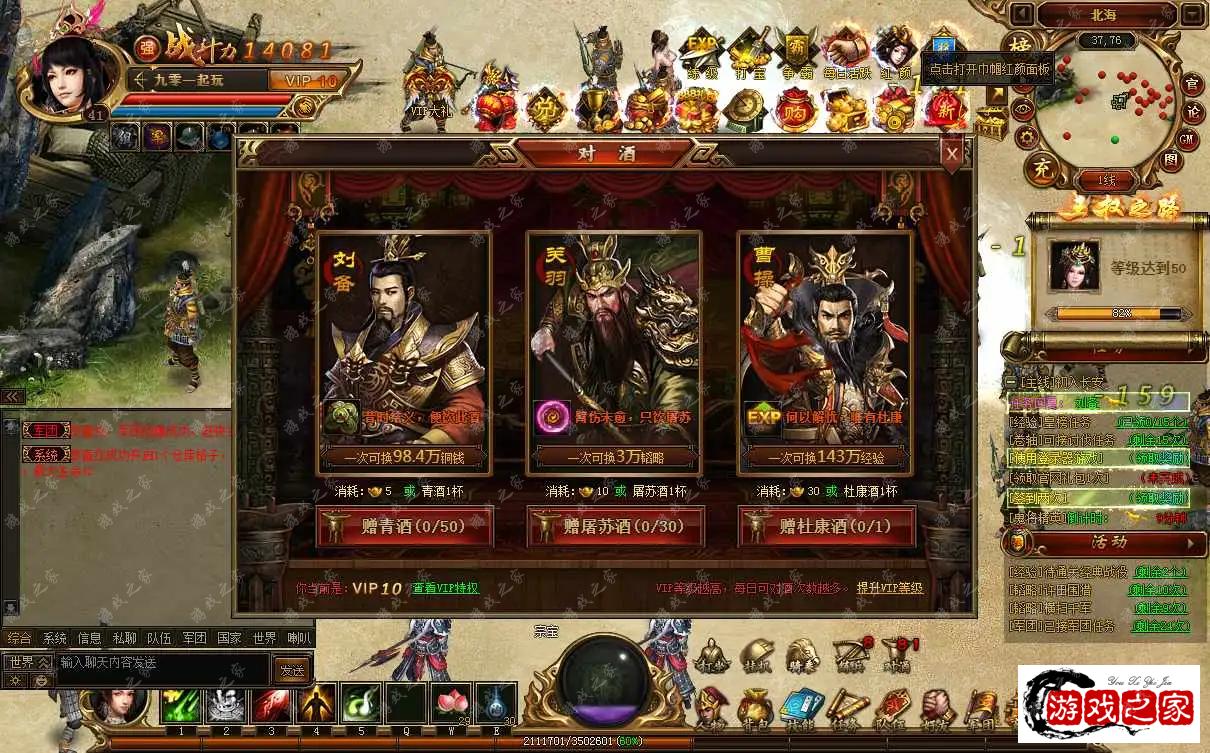Focus the chat message input box
Screen dimensions: 1210x753
click(160, 662)
